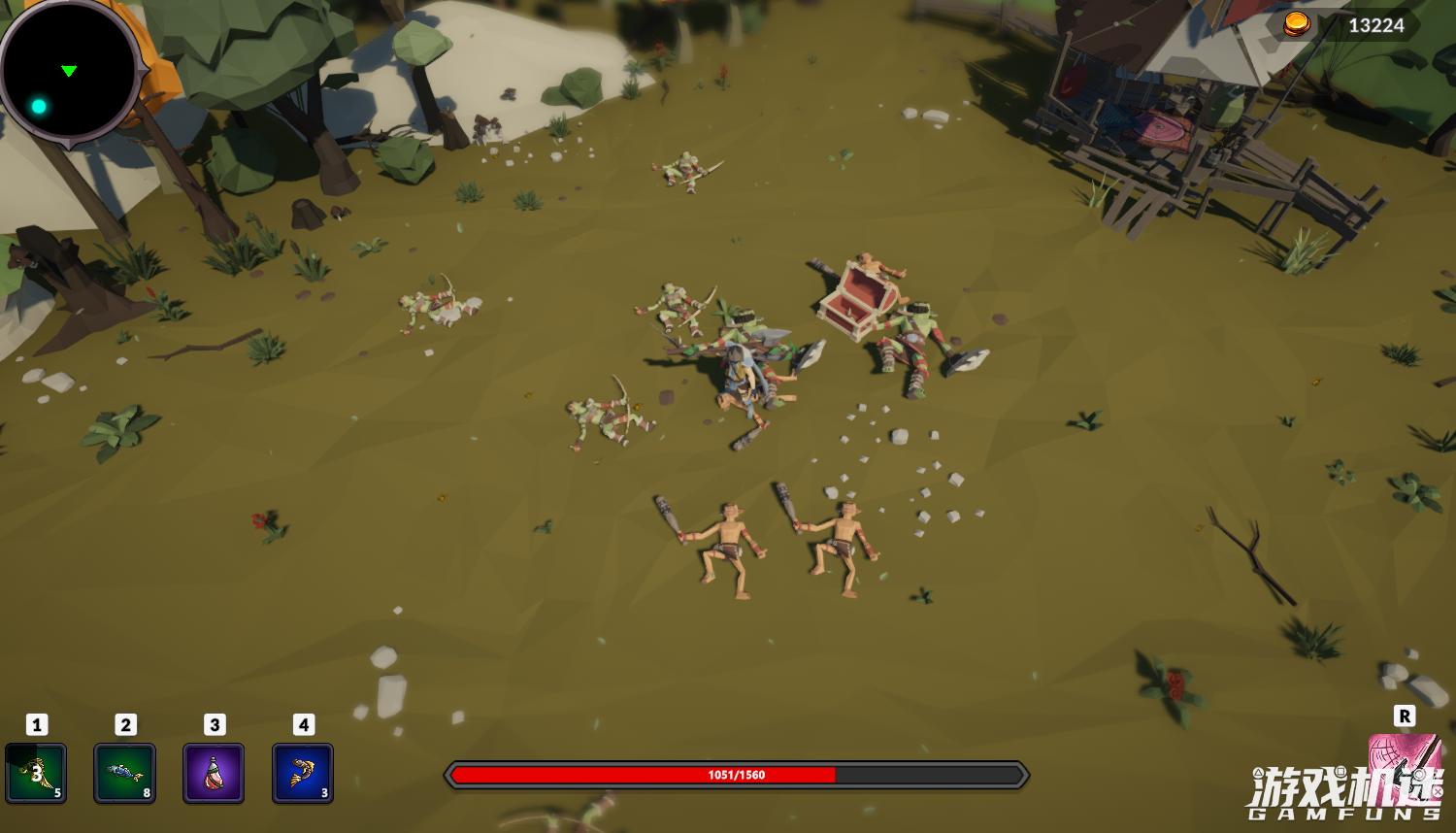Screen dimensions: 1456x833
Task: Select the golden fish item in hotbar slot 4
Action: pos(302,772)
